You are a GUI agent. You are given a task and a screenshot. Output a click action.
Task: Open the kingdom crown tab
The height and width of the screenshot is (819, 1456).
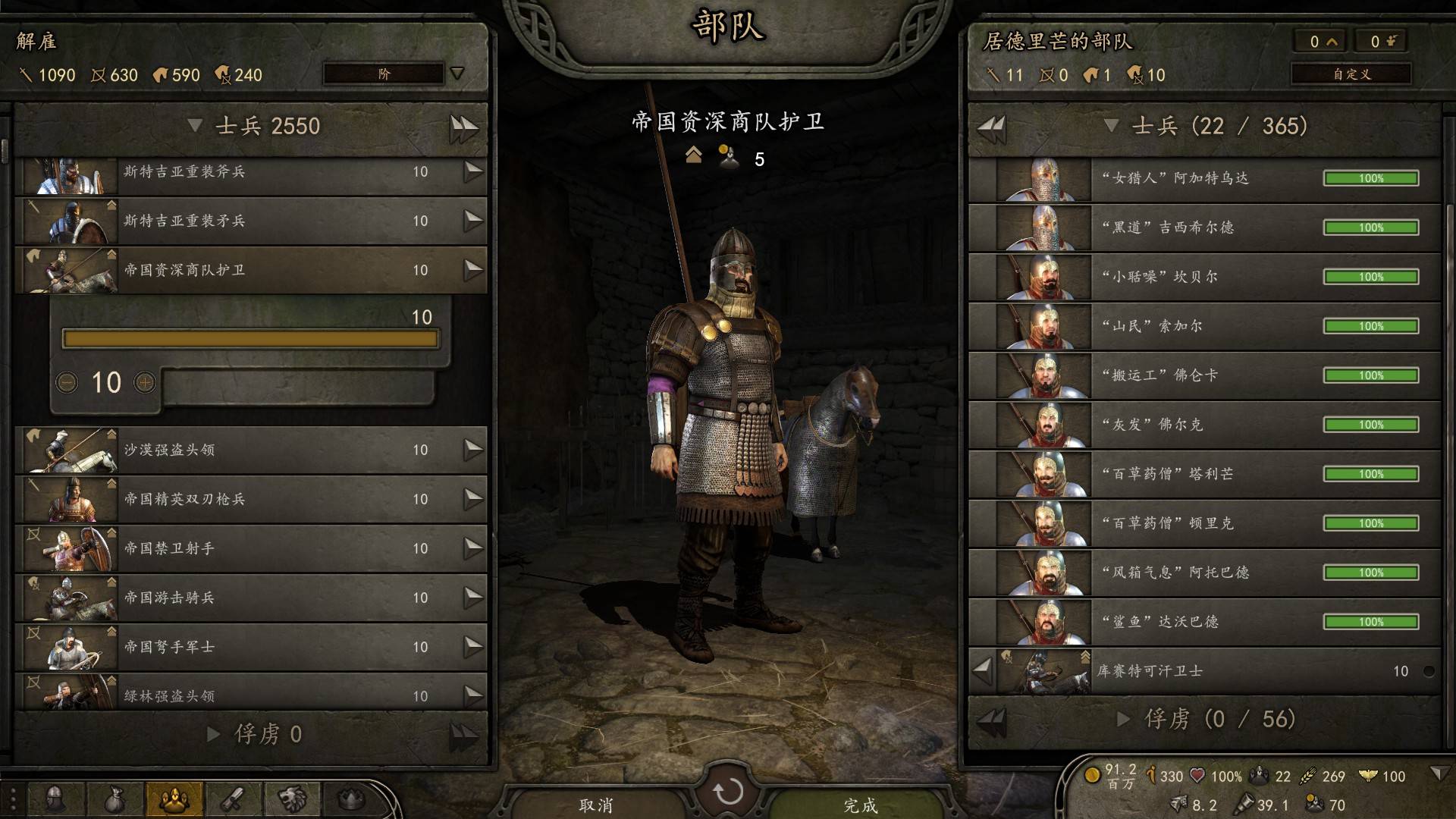tap(350, 799)
